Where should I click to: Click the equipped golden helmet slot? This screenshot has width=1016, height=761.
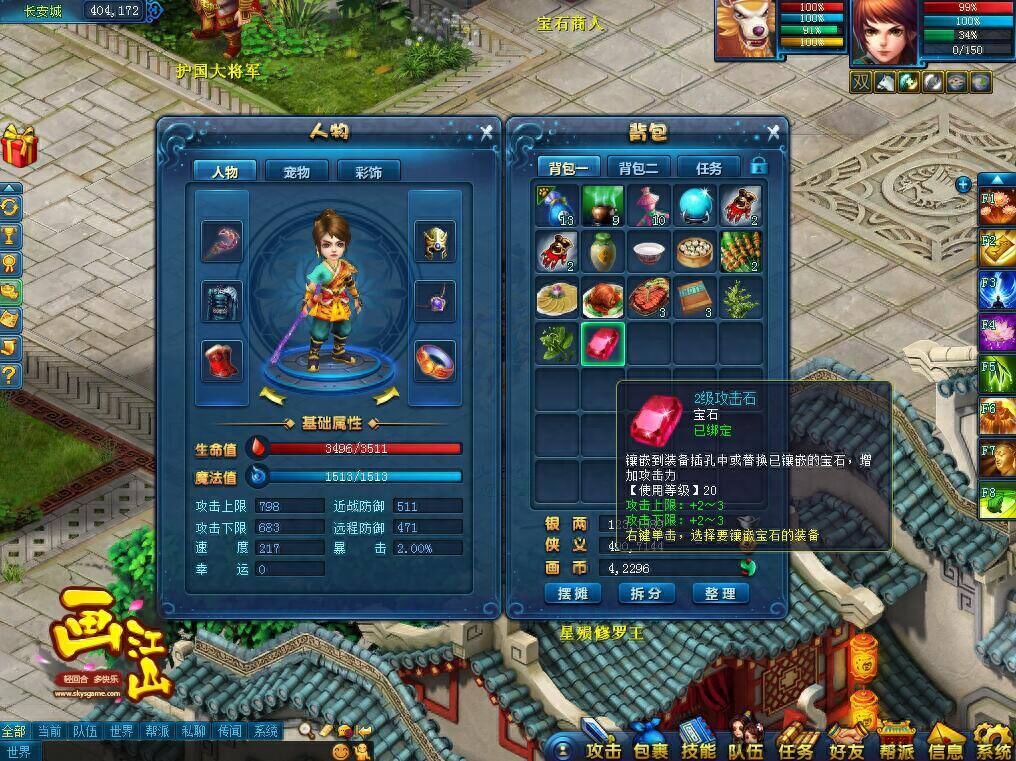tap(435, 241)
